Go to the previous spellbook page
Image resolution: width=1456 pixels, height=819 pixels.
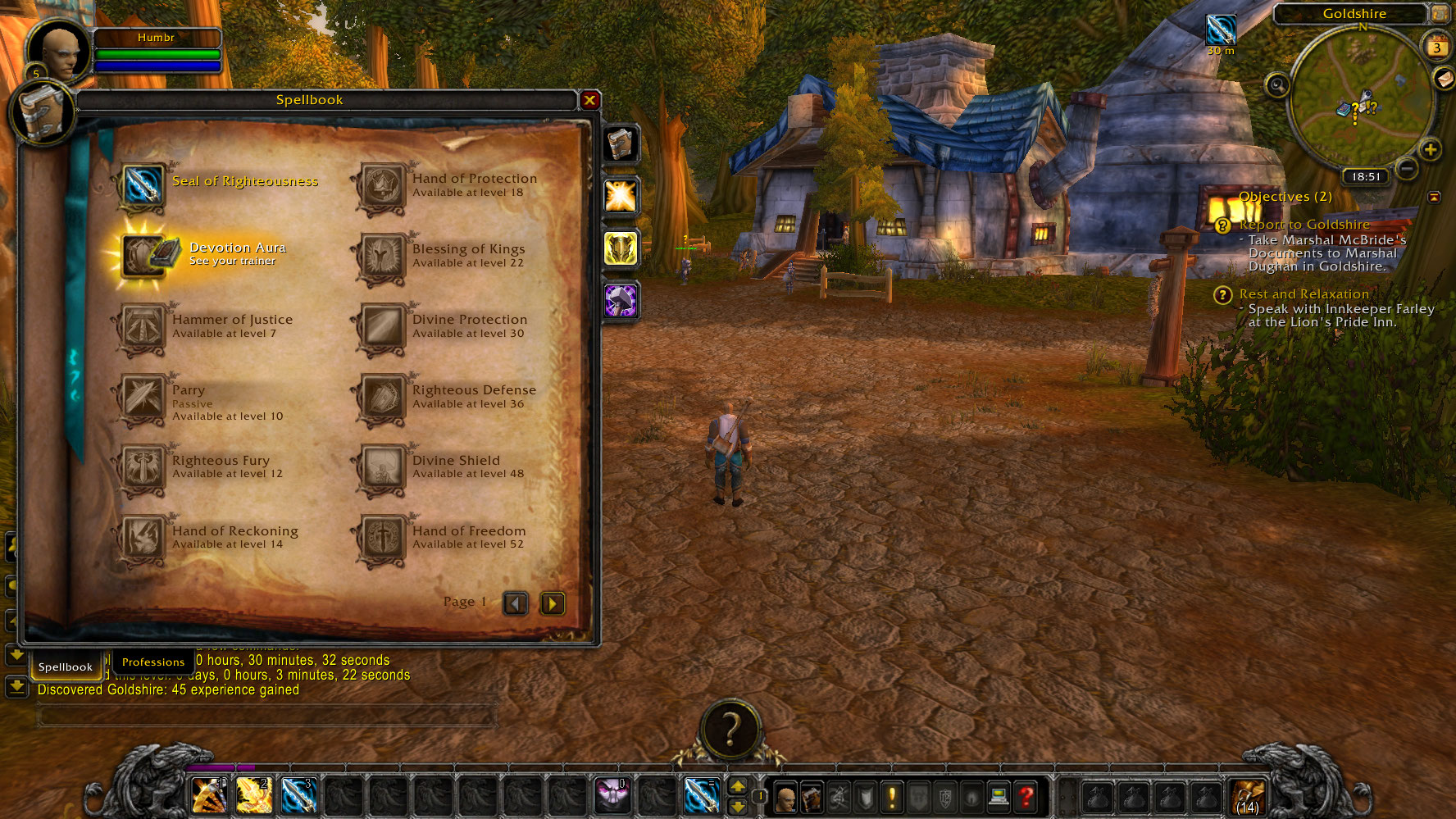(516, 604)
